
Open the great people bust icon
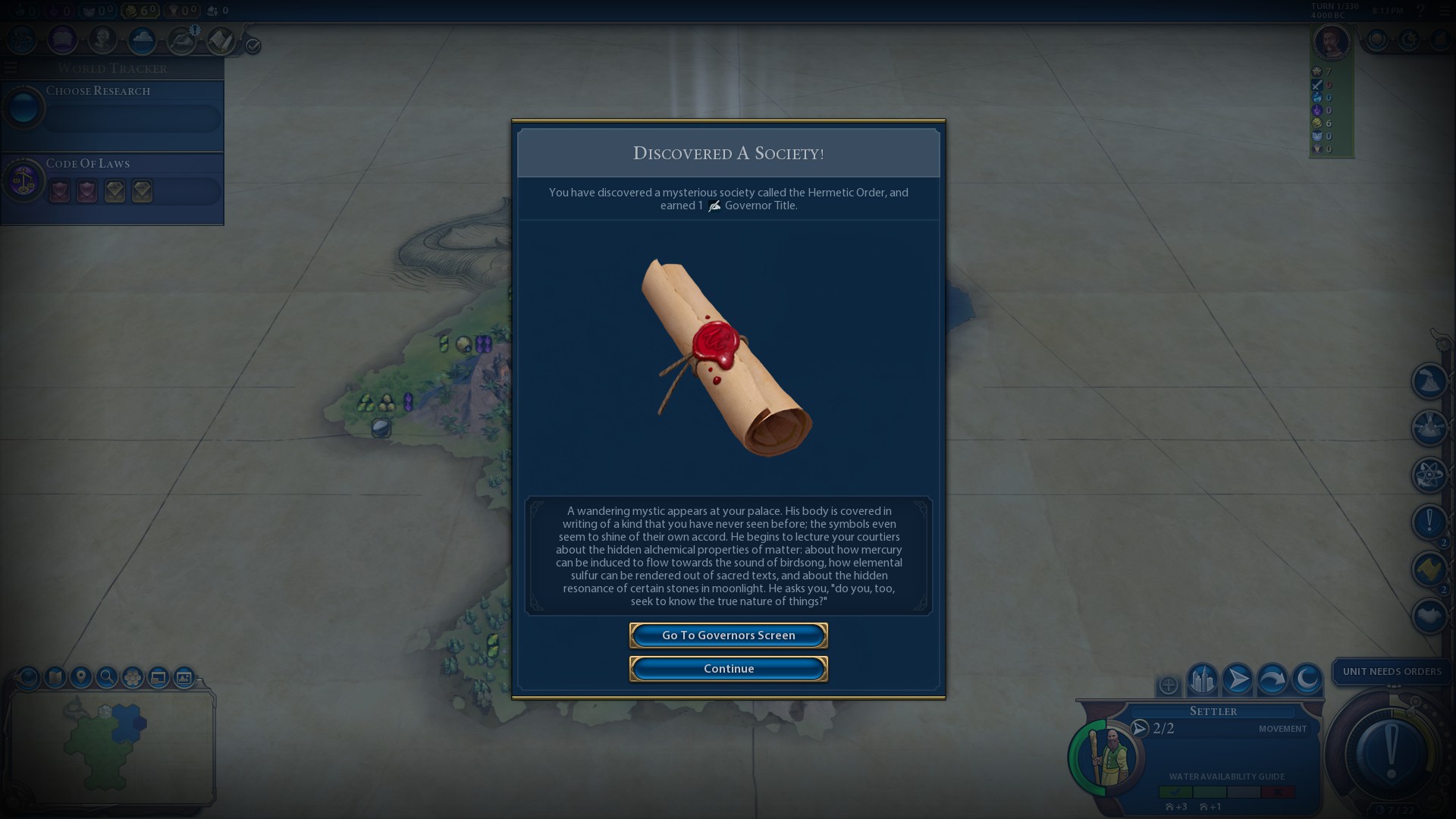pos(102,39)
